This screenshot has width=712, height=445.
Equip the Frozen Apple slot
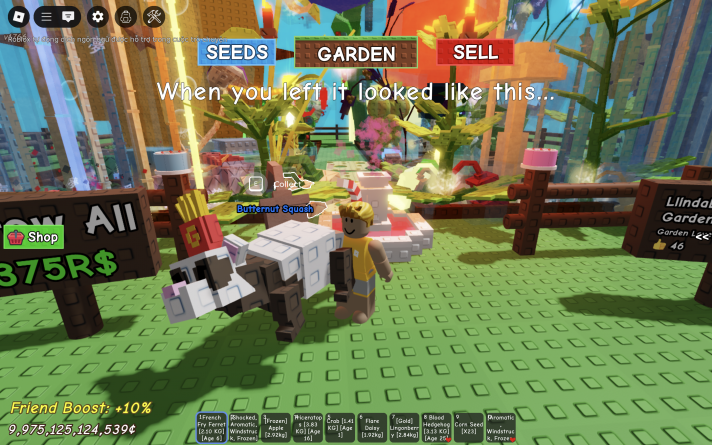click(x=276, y=427)
